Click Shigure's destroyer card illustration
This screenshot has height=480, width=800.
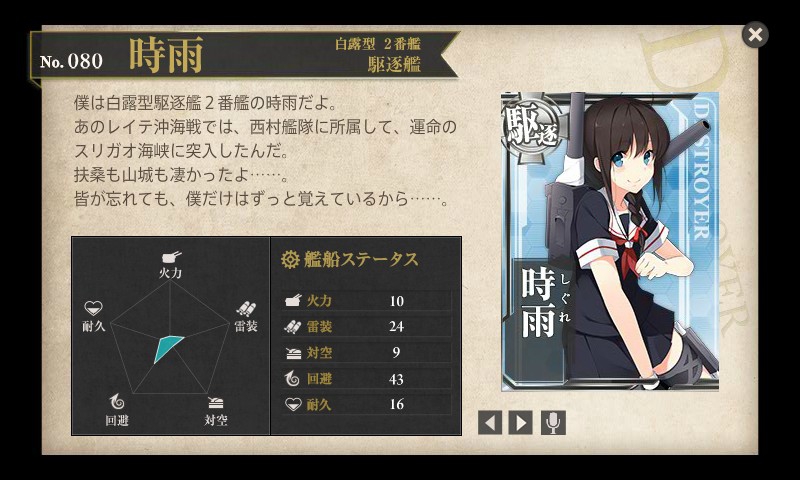[x=609, y=241]
